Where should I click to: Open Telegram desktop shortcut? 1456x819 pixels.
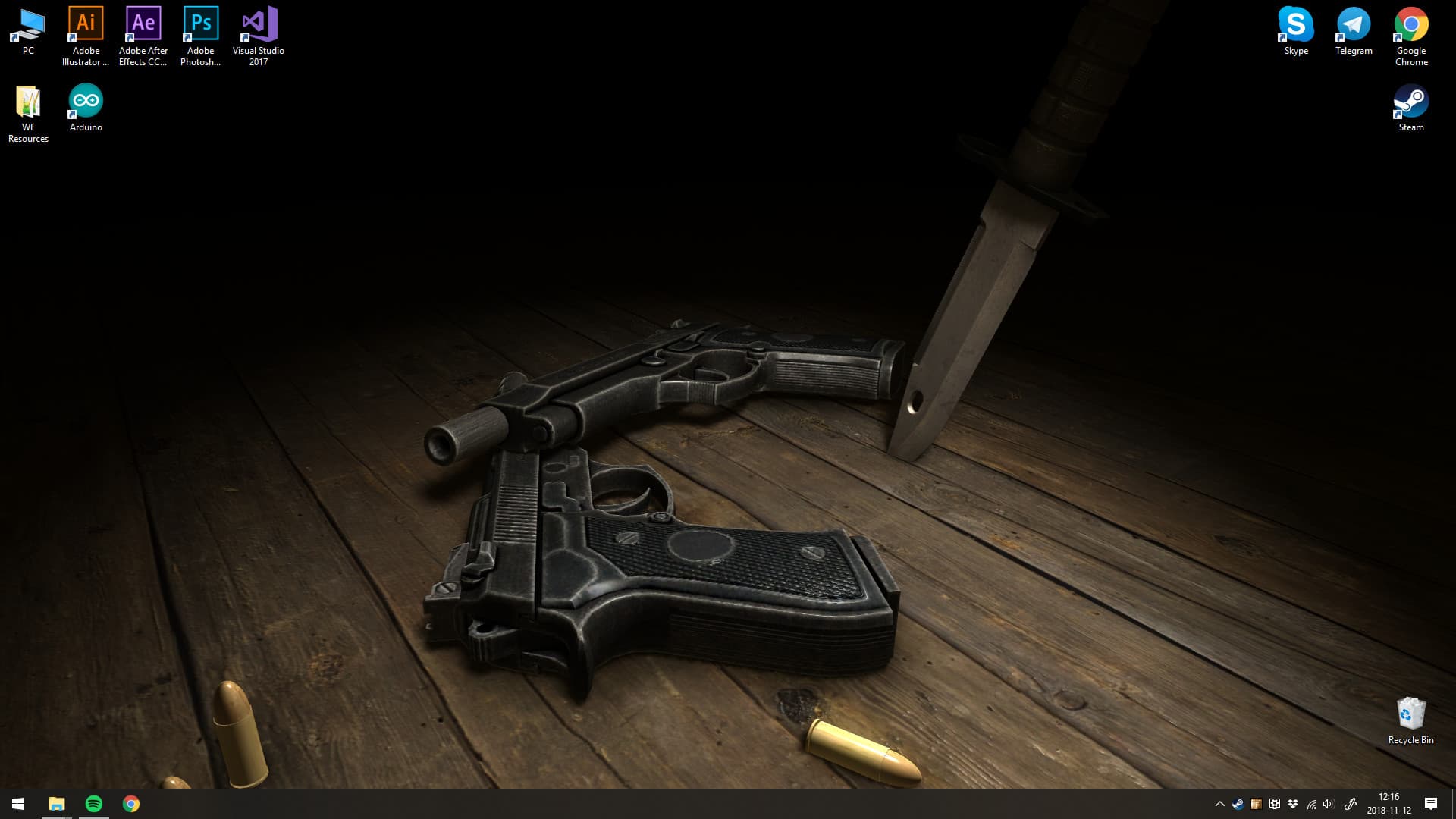[x=1353, y=23]
